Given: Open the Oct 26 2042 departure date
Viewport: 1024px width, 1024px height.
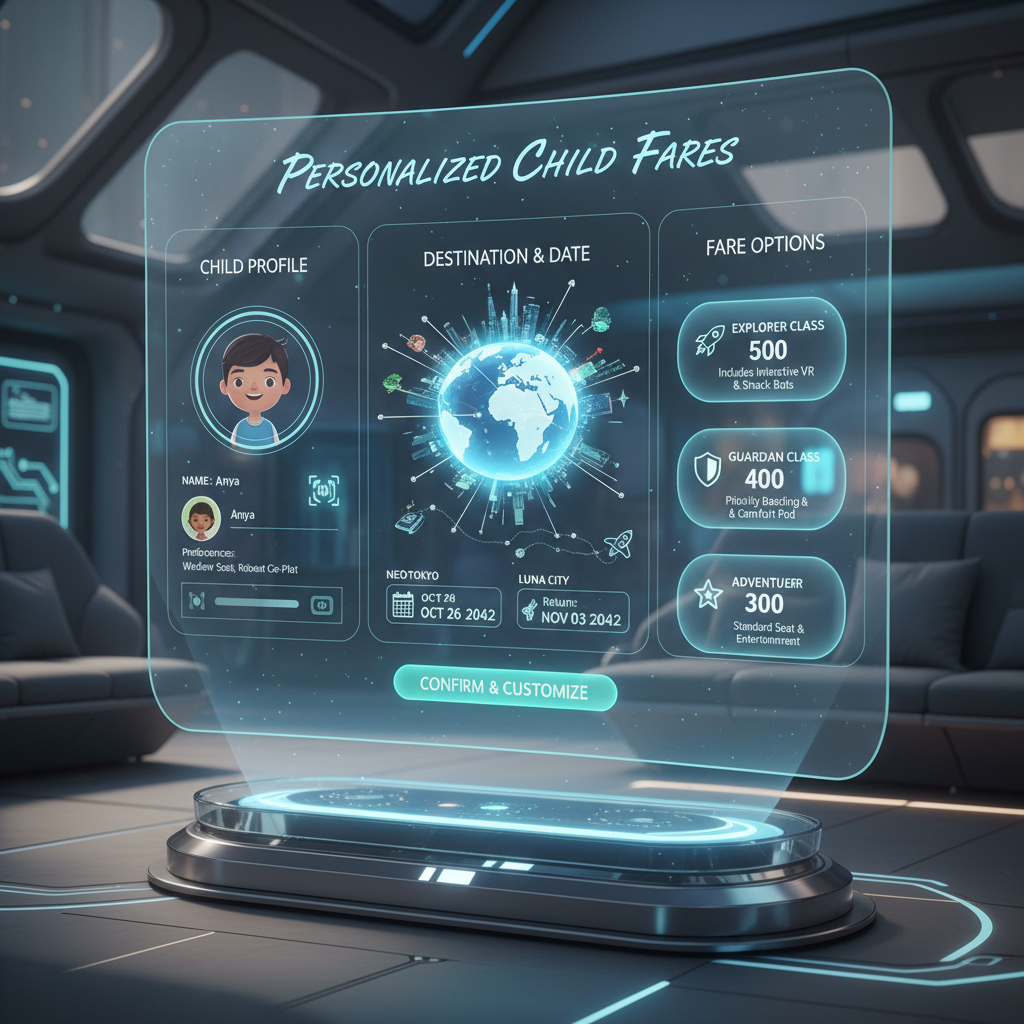Looking at the screenshot, I should 443,607.
